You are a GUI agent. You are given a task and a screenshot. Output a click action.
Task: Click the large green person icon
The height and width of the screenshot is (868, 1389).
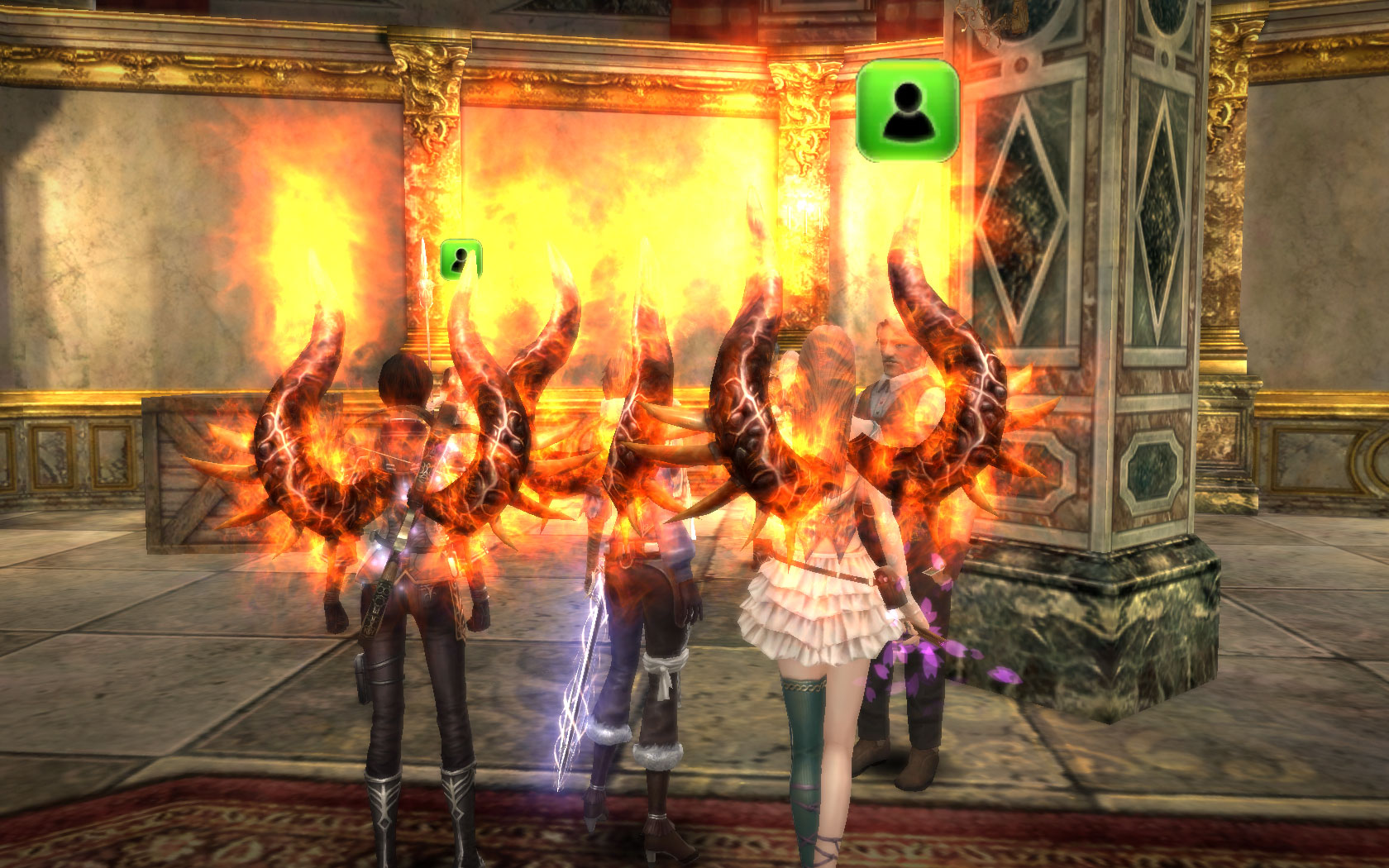[x=908, y=110]
